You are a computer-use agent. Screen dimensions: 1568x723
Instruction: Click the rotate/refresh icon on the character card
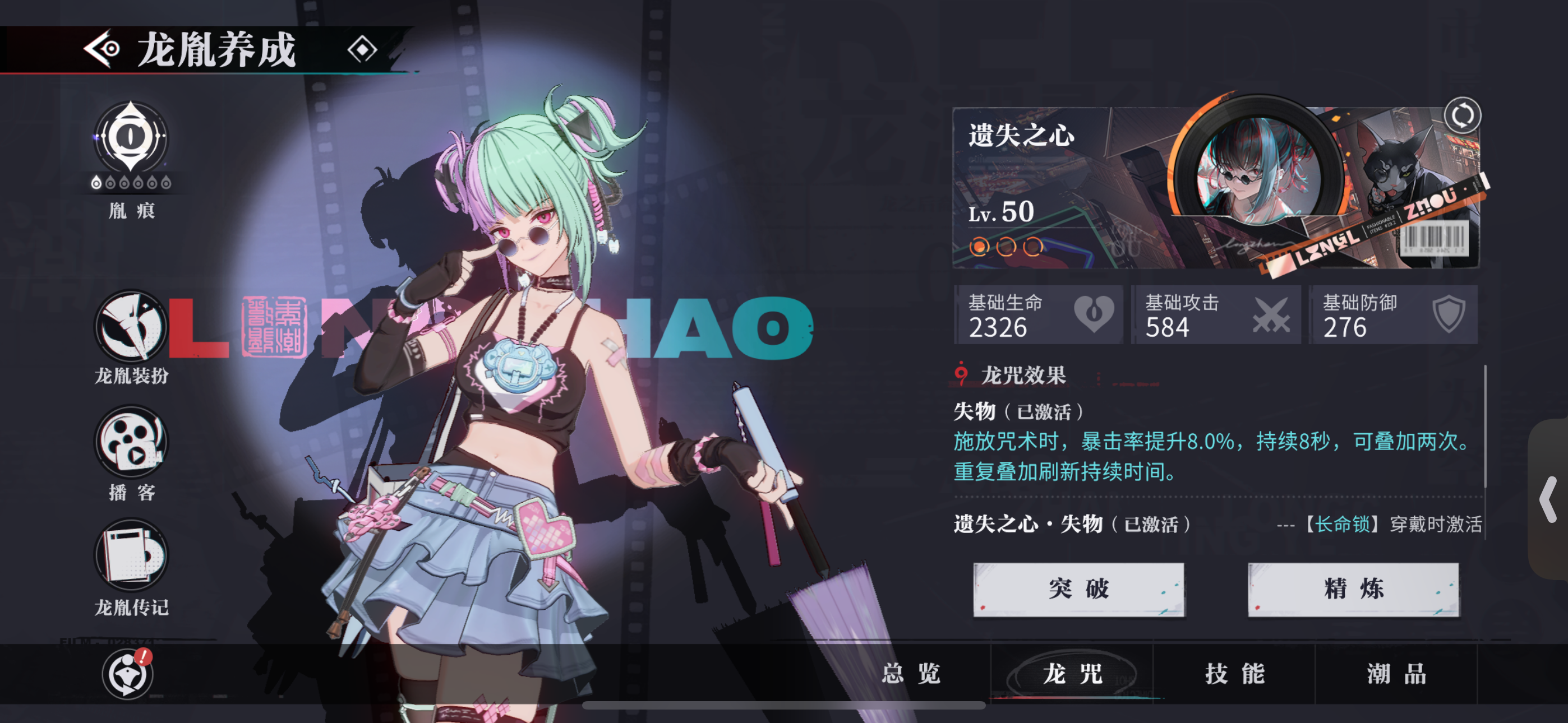tap(1464, 116)
